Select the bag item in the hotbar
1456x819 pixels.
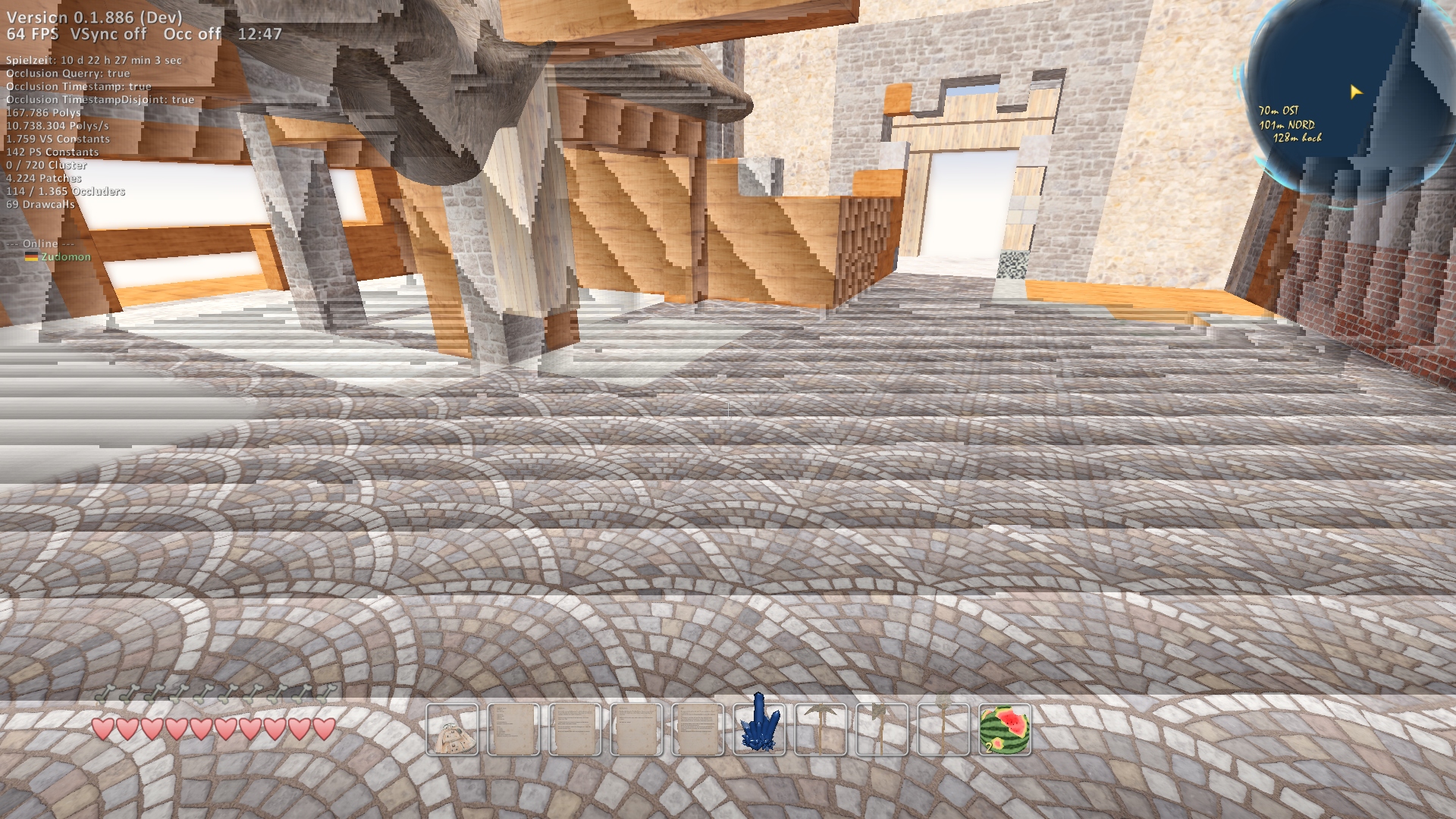click(453, 730)
